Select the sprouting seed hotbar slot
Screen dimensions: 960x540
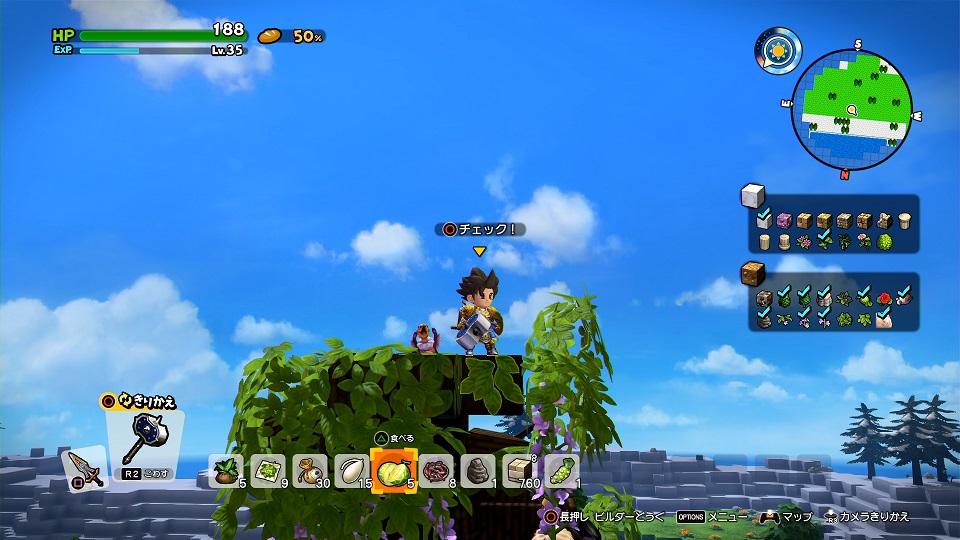pyautogui.click(x=229, y=469)
